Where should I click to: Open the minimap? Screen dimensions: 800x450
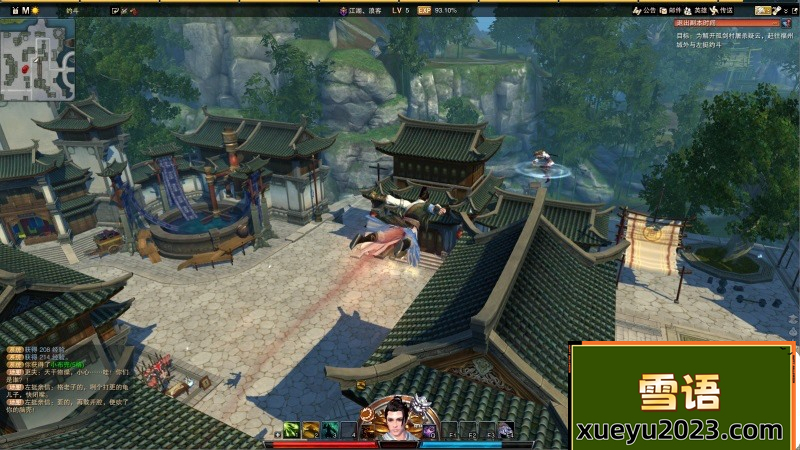38,59
